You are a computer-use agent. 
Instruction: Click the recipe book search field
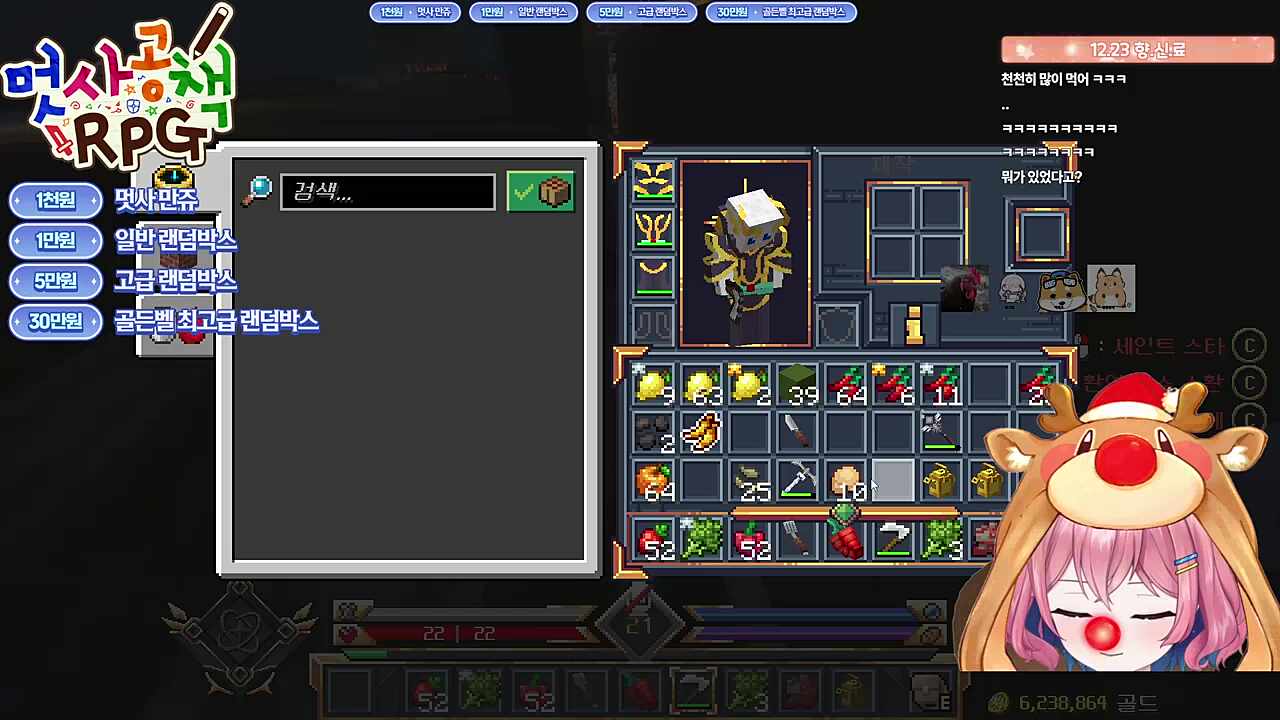(388, 192)
